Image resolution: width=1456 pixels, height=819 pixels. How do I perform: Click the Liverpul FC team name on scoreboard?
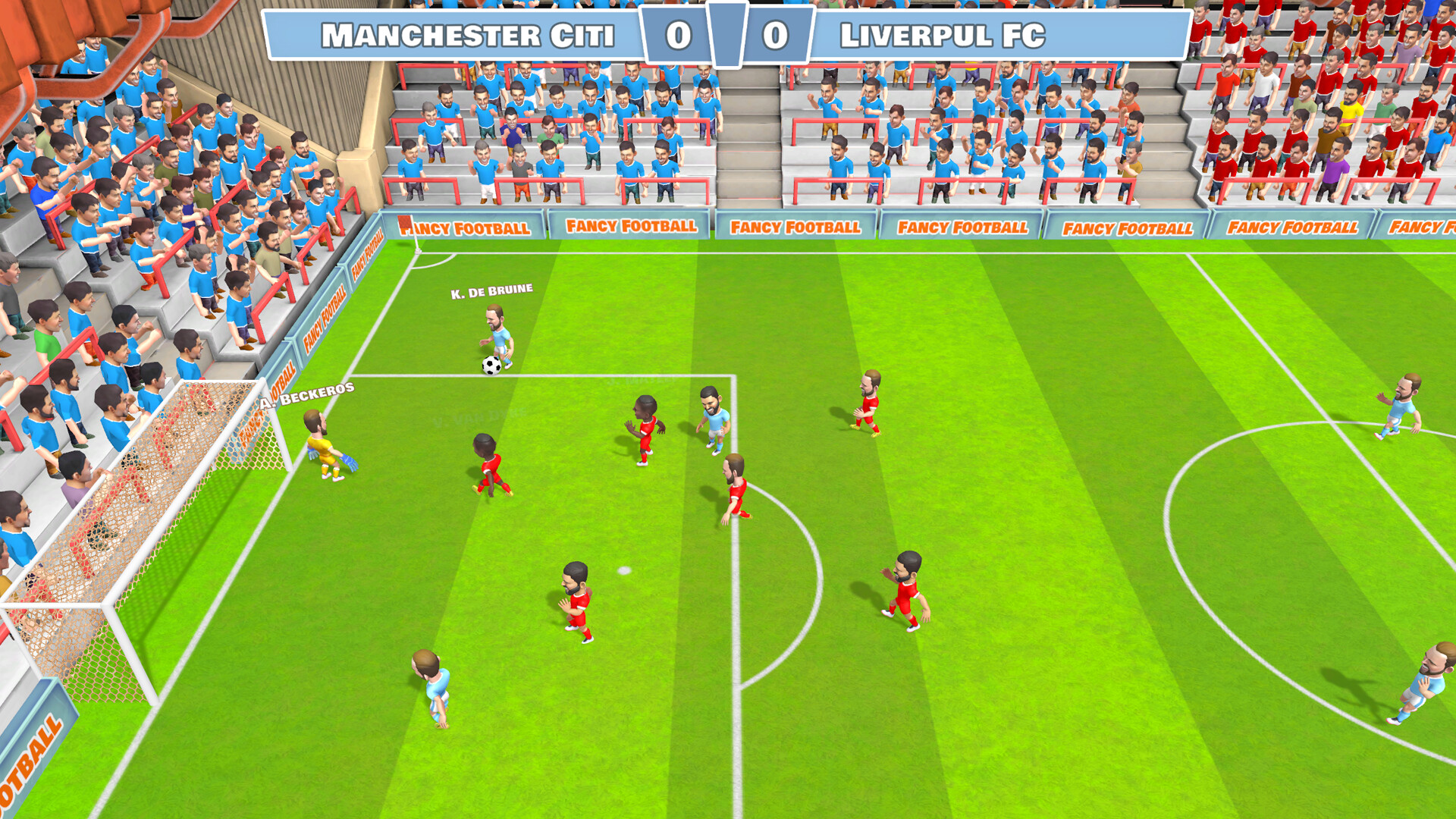tap(943, 34)
